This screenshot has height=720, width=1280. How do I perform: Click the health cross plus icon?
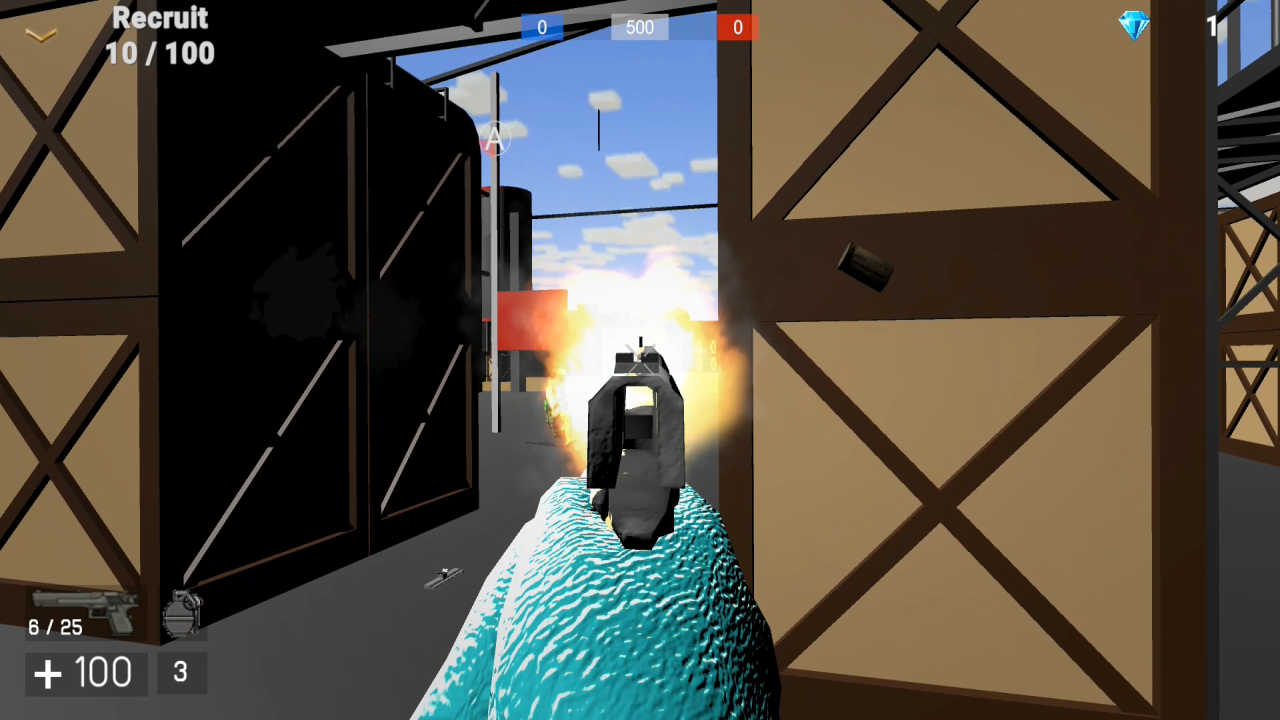click(48, 671)
